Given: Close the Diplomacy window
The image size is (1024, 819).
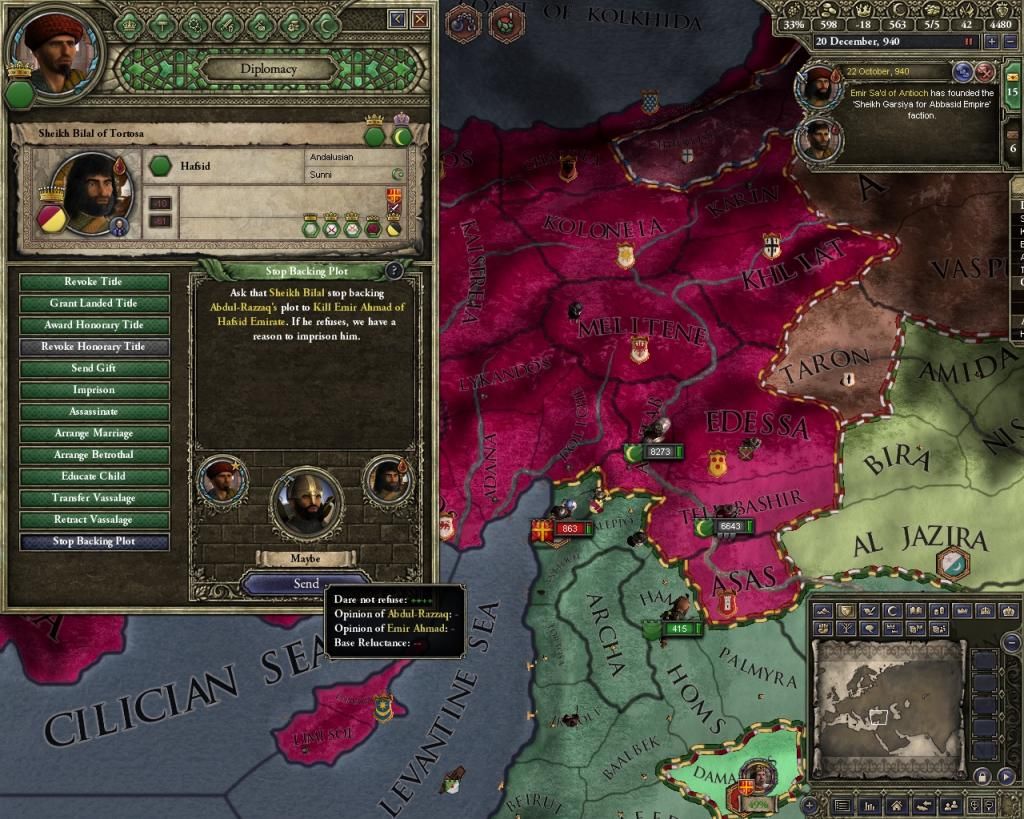Looking at the screenshot, I should pos(421,19).
